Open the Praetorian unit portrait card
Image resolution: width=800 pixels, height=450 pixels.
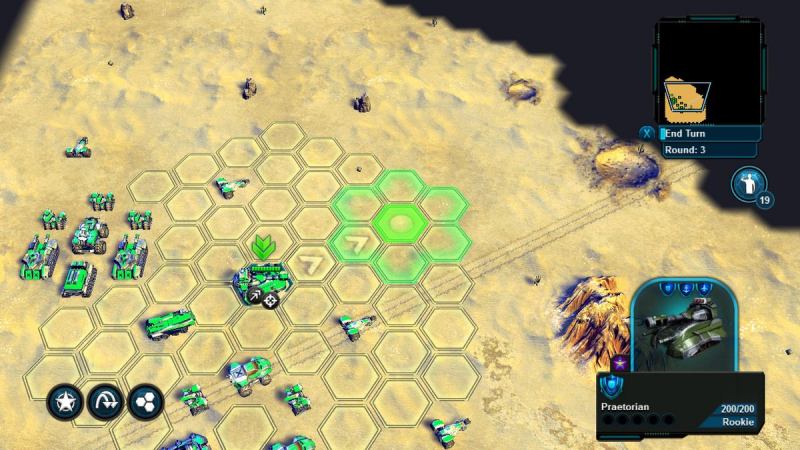point(684,325)
